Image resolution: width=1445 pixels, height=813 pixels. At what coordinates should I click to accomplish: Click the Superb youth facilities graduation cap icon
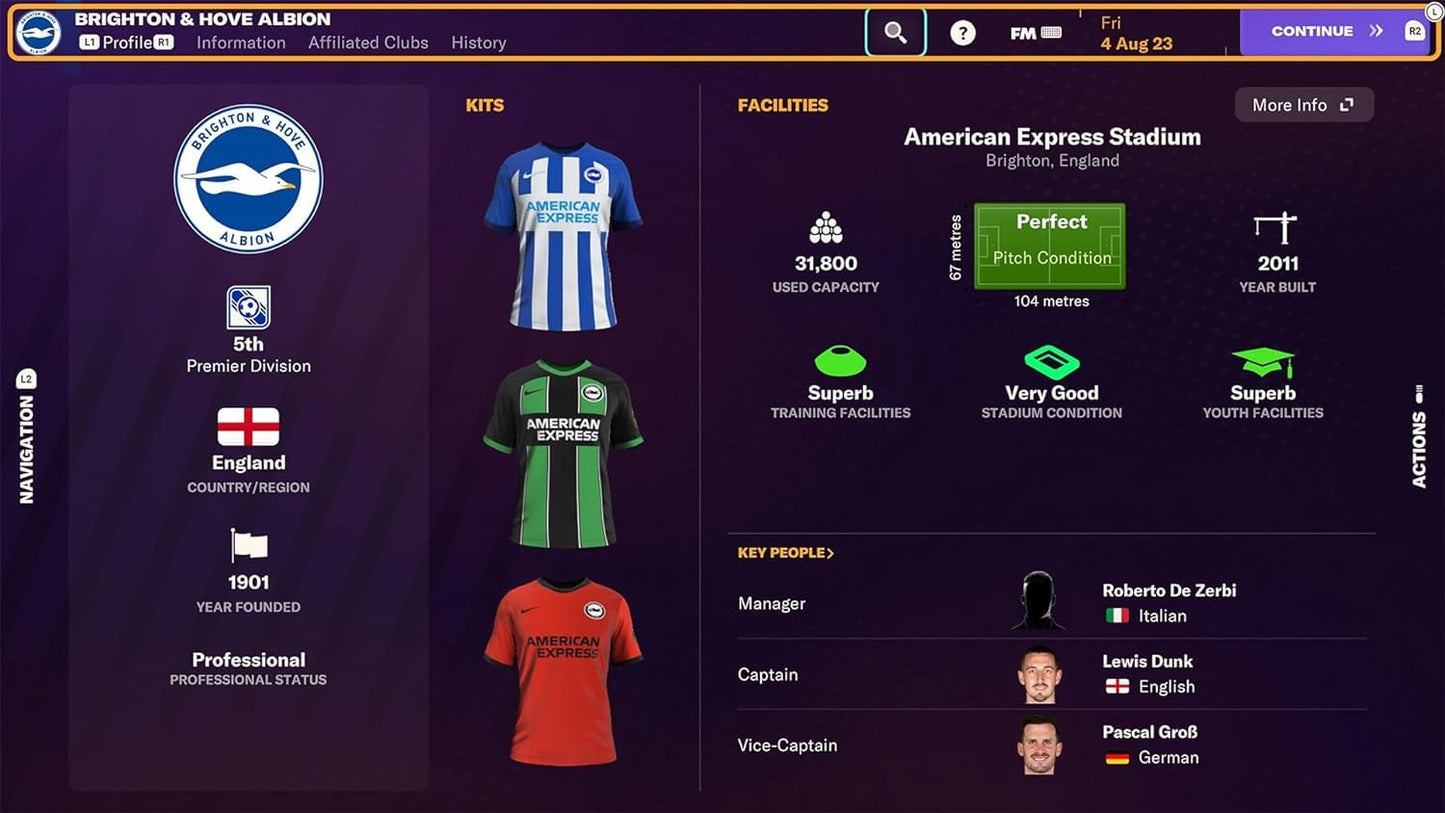1263,362
